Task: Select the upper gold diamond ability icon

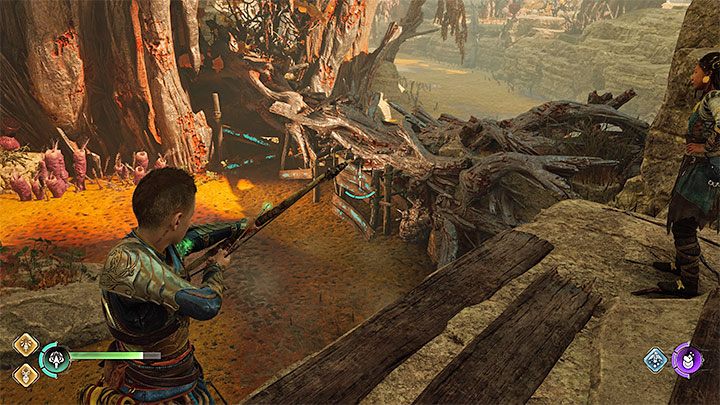Action: (x=25, y=344)
